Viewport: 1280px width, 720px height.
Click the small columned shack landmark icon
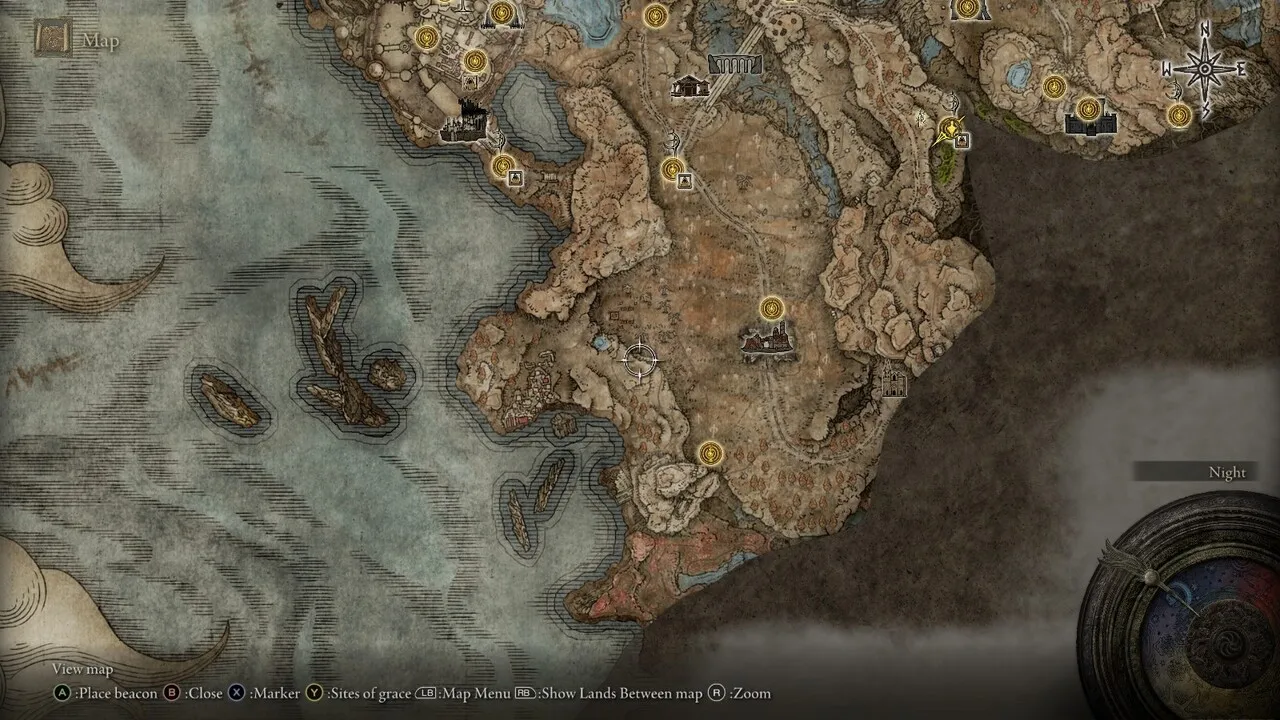click(x=690, y=87)
